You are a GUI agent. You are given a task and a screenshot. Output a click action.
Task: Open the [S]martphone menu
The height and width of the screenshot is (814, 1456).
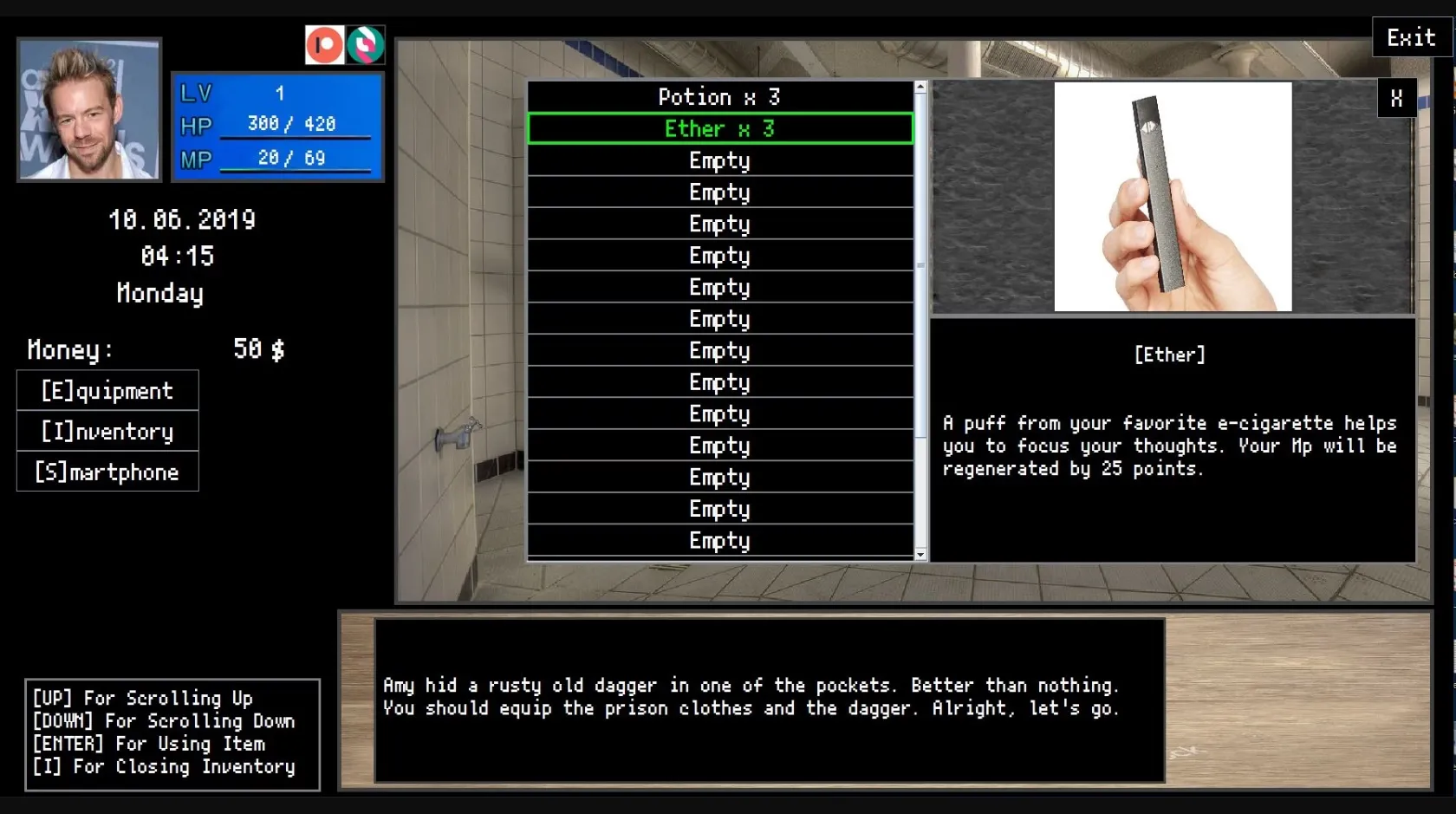pos(107,472)
